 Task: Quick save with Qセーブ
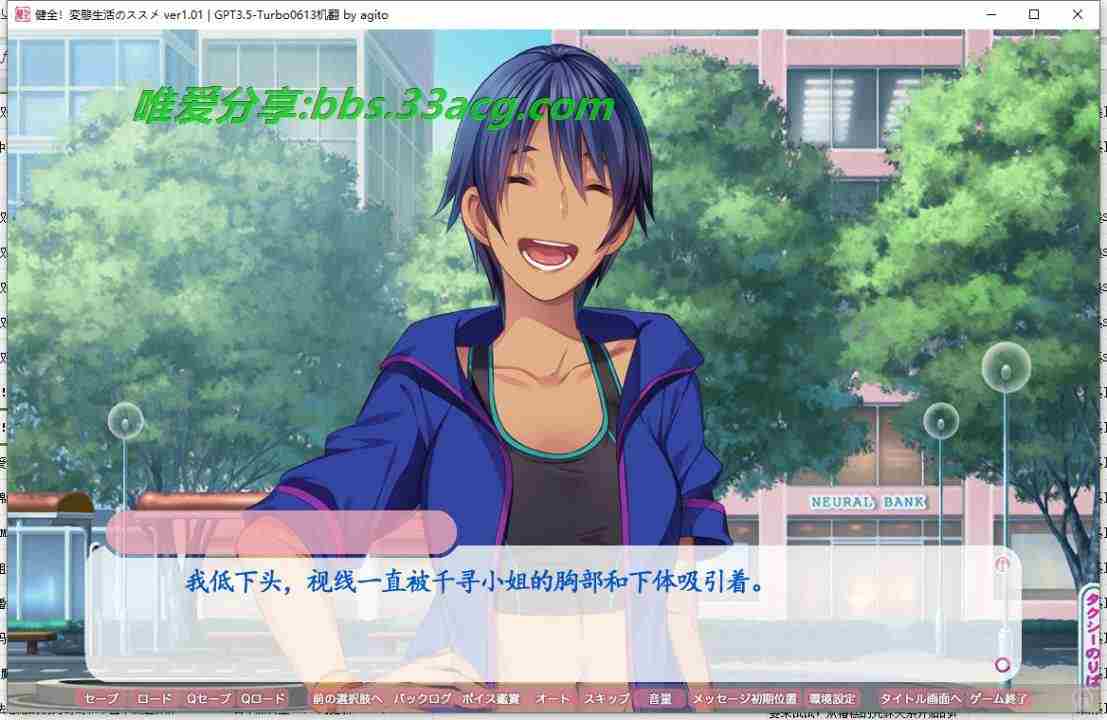[x=209, y=699]
